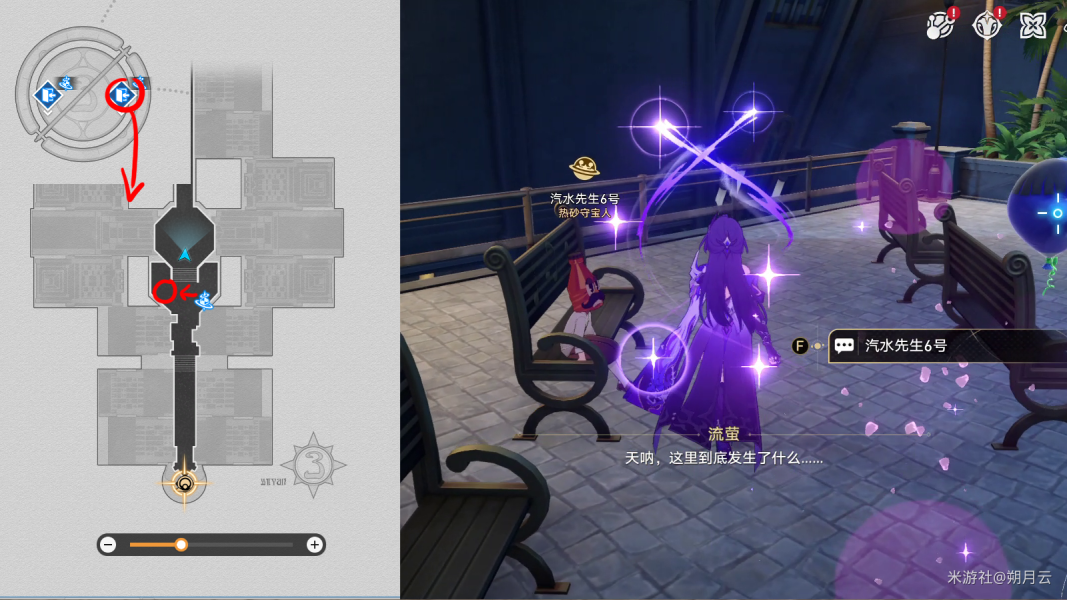Click the map zoom slider handle
This screenshot has width=1067, height=600.
[181, 545]
